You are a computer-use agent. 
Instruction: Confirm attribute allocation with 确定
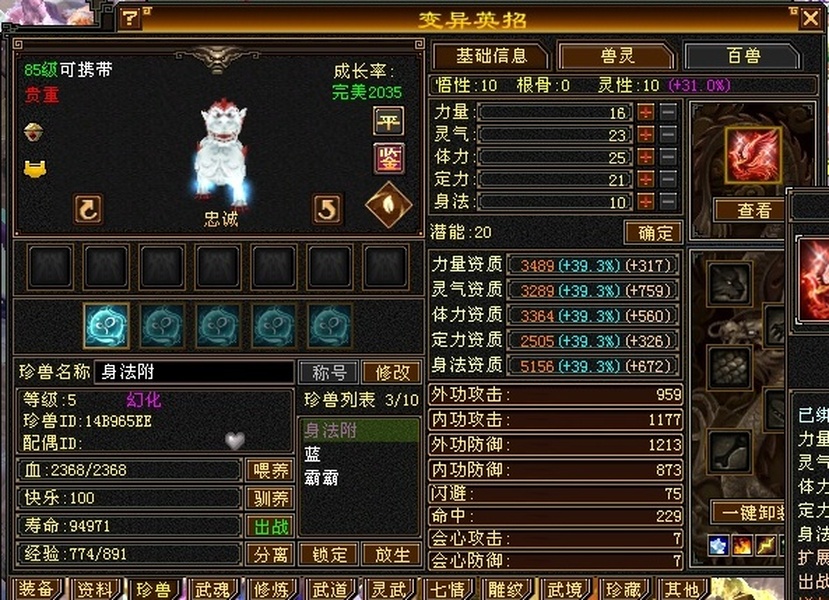tap(655, 232)
